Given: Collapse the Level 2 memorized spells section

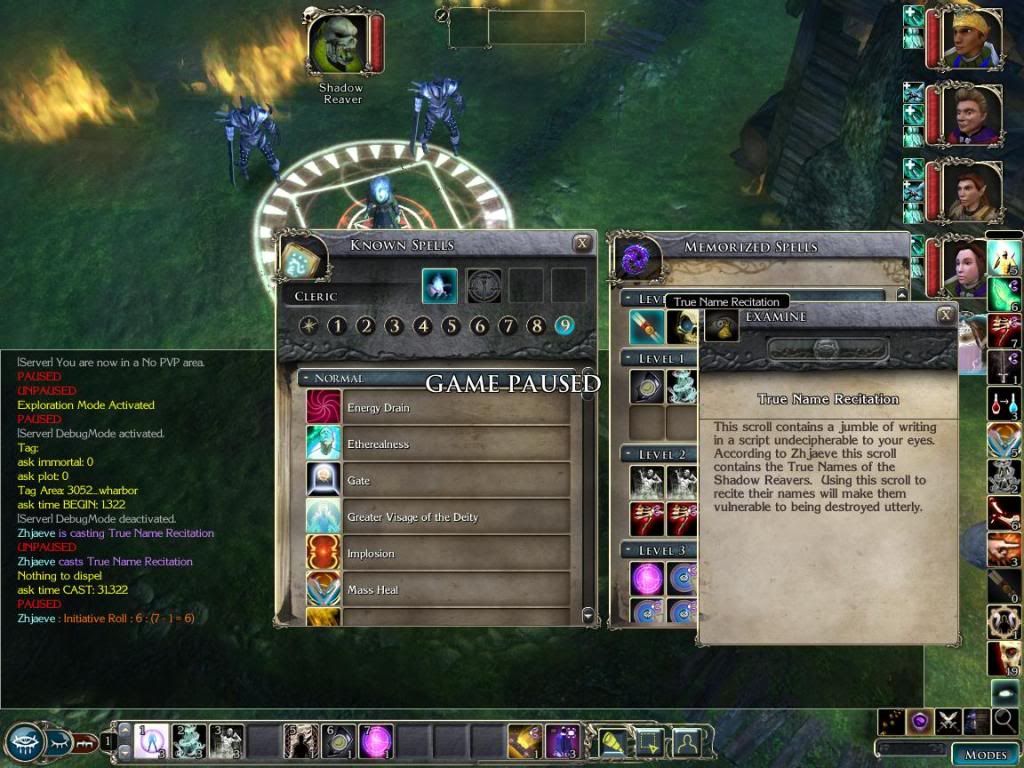Looking at the screenshot, I should point(627,455).
